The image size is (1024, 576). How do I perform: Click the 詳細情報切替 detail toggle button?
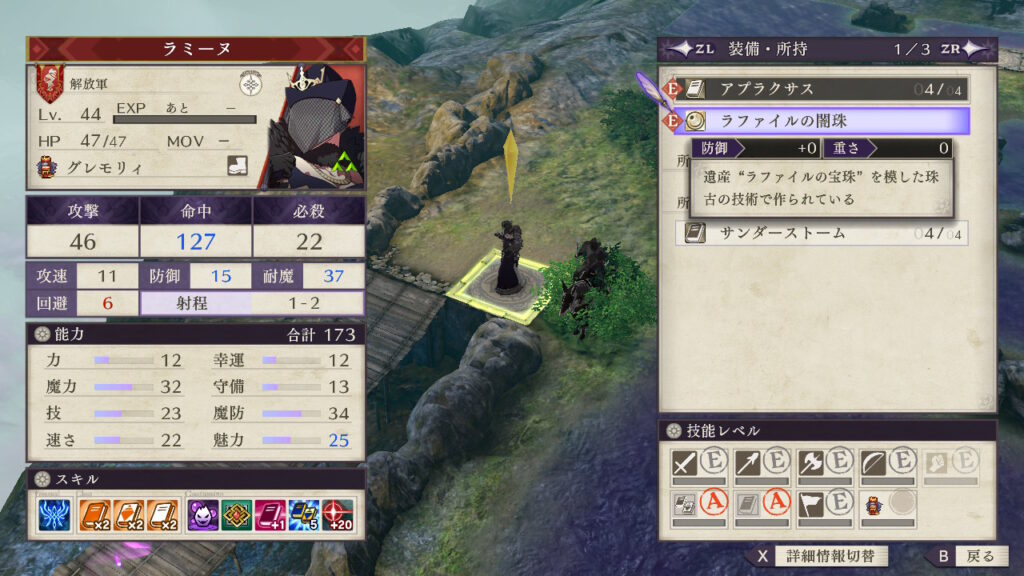818,556
